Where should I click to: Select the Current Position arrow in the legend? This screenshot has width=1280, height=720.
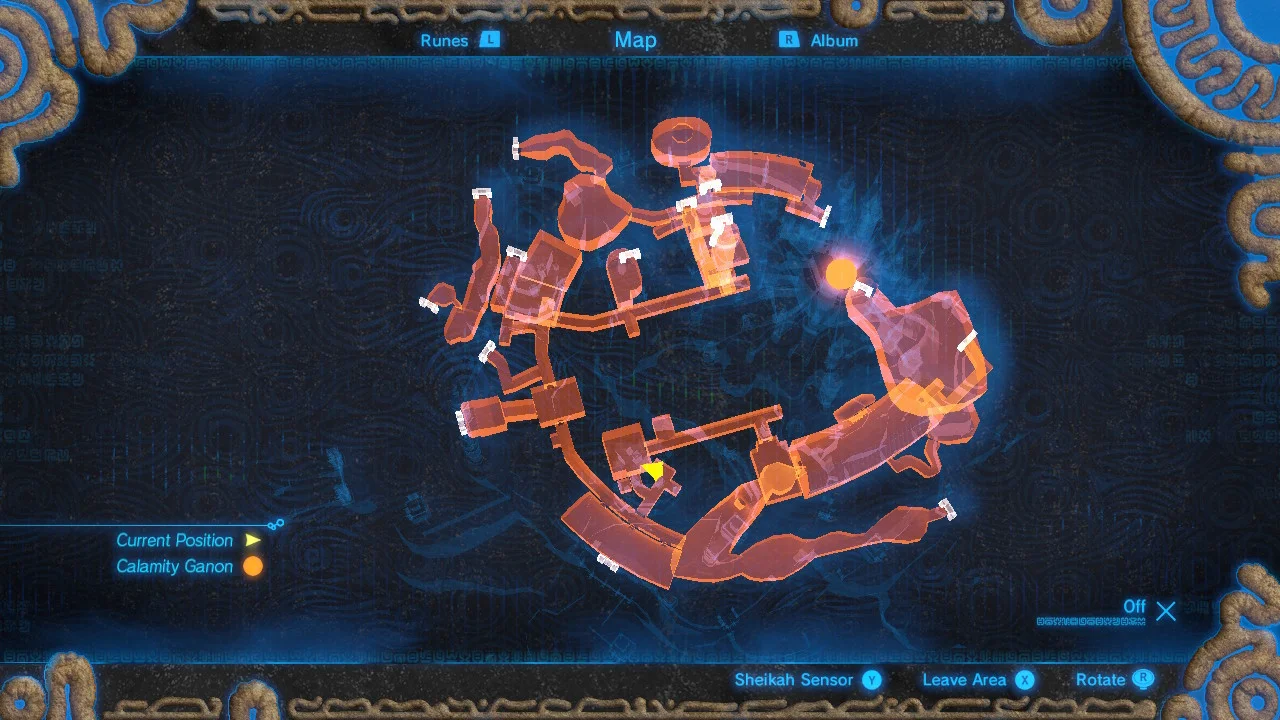click(253, 540)
